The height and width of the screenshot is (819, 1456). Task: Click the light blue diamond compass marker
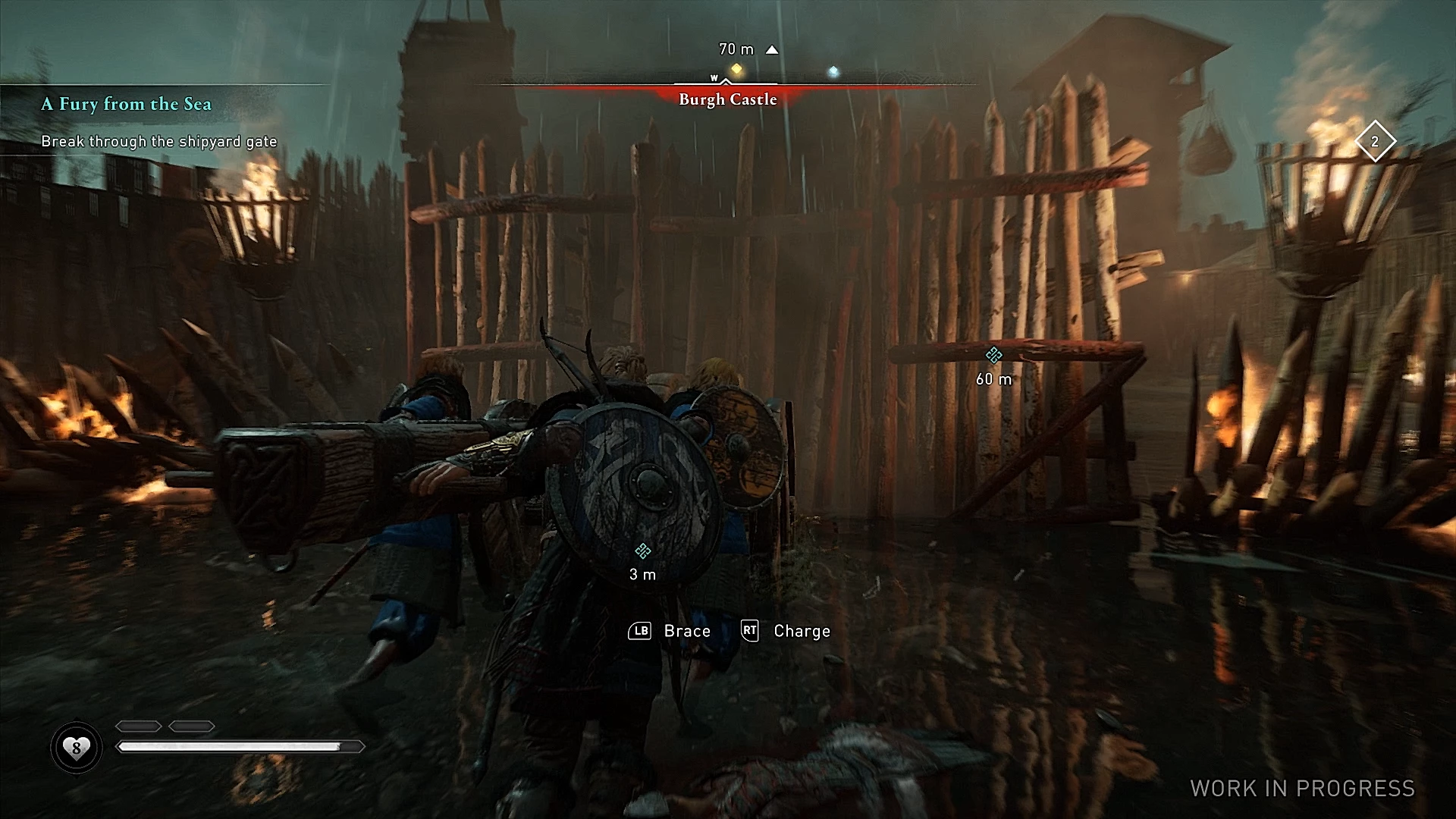tap(833, 71)
